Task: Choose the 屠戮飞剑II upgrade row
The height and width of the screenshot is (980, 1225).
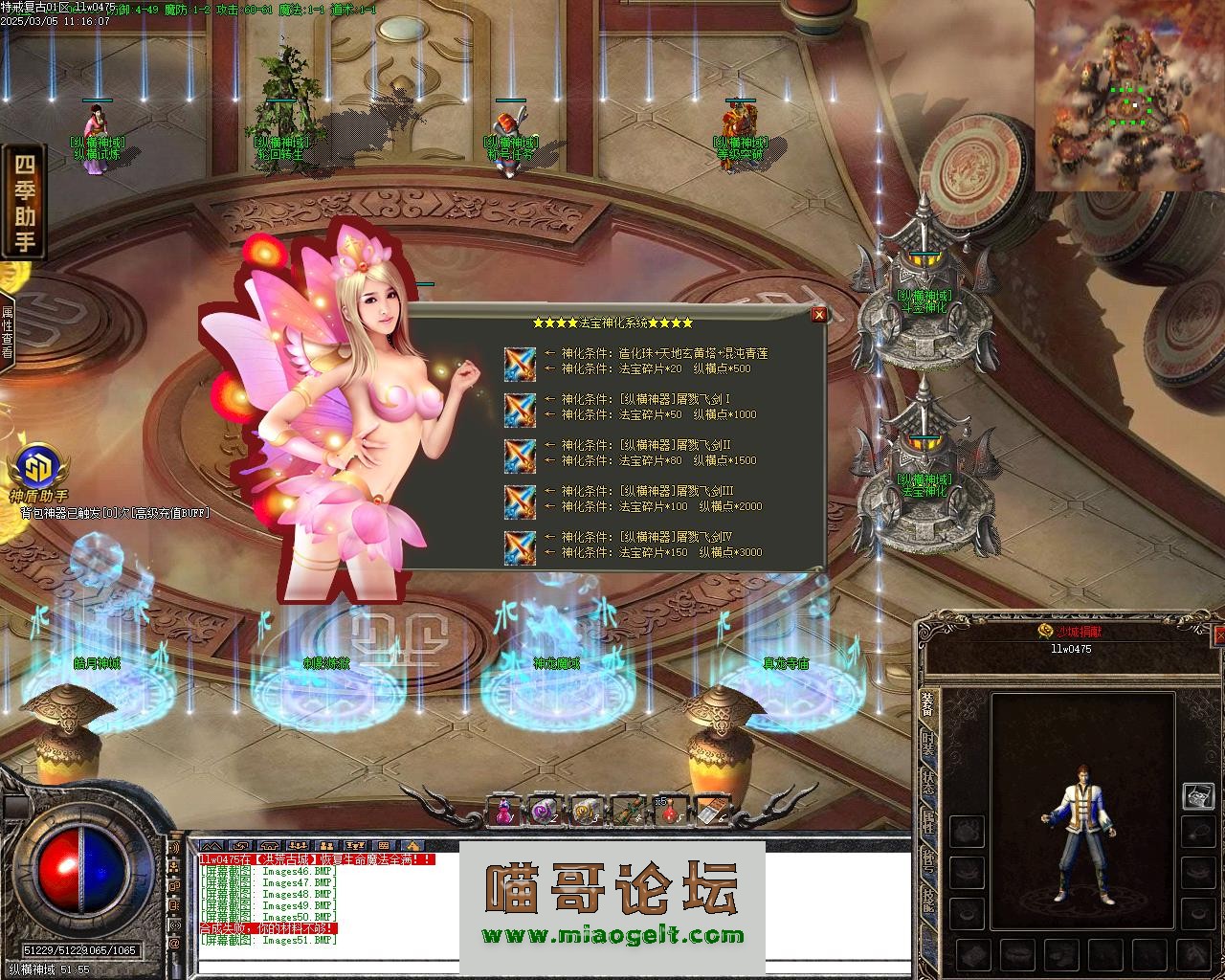Action: click(521, 454)
